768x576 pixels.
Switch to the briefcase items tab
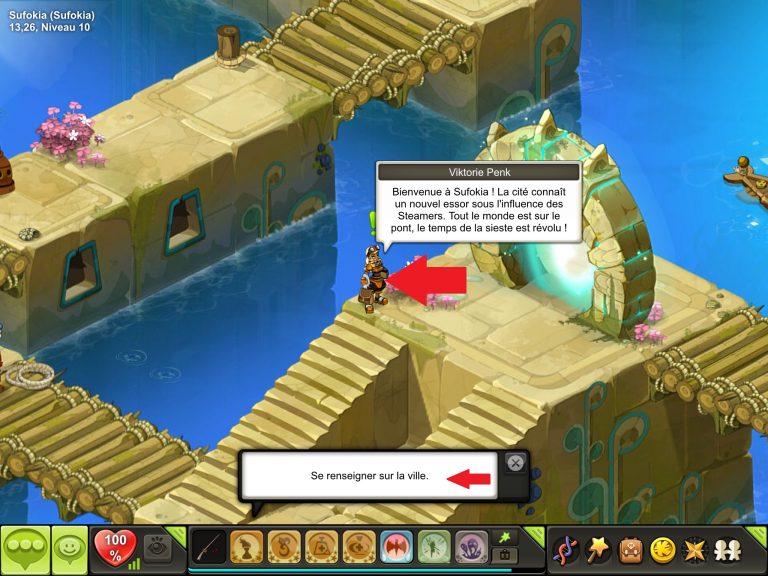click(x=505, y=557)
